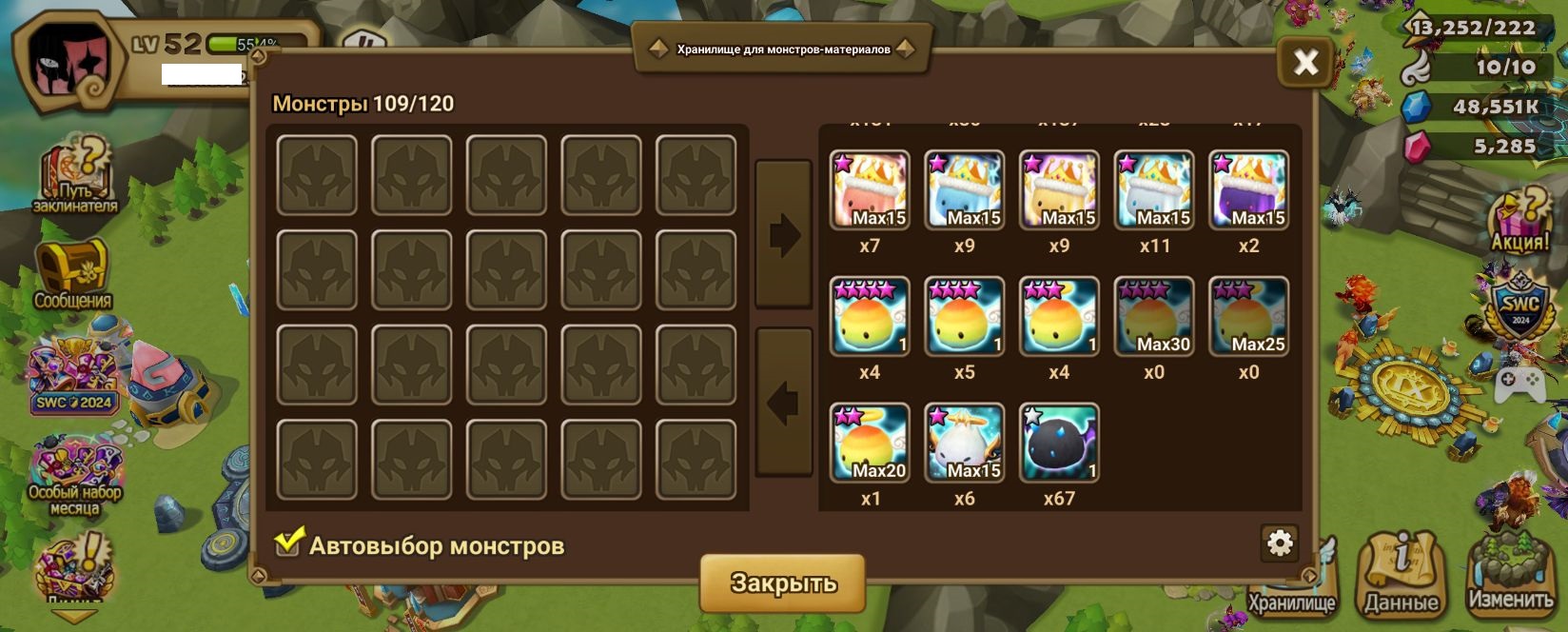Image resolution: width=1568 pixels, height=632 pixels.
Task: Click the left arrow transfer button
Action: click(x=783, y=402)
